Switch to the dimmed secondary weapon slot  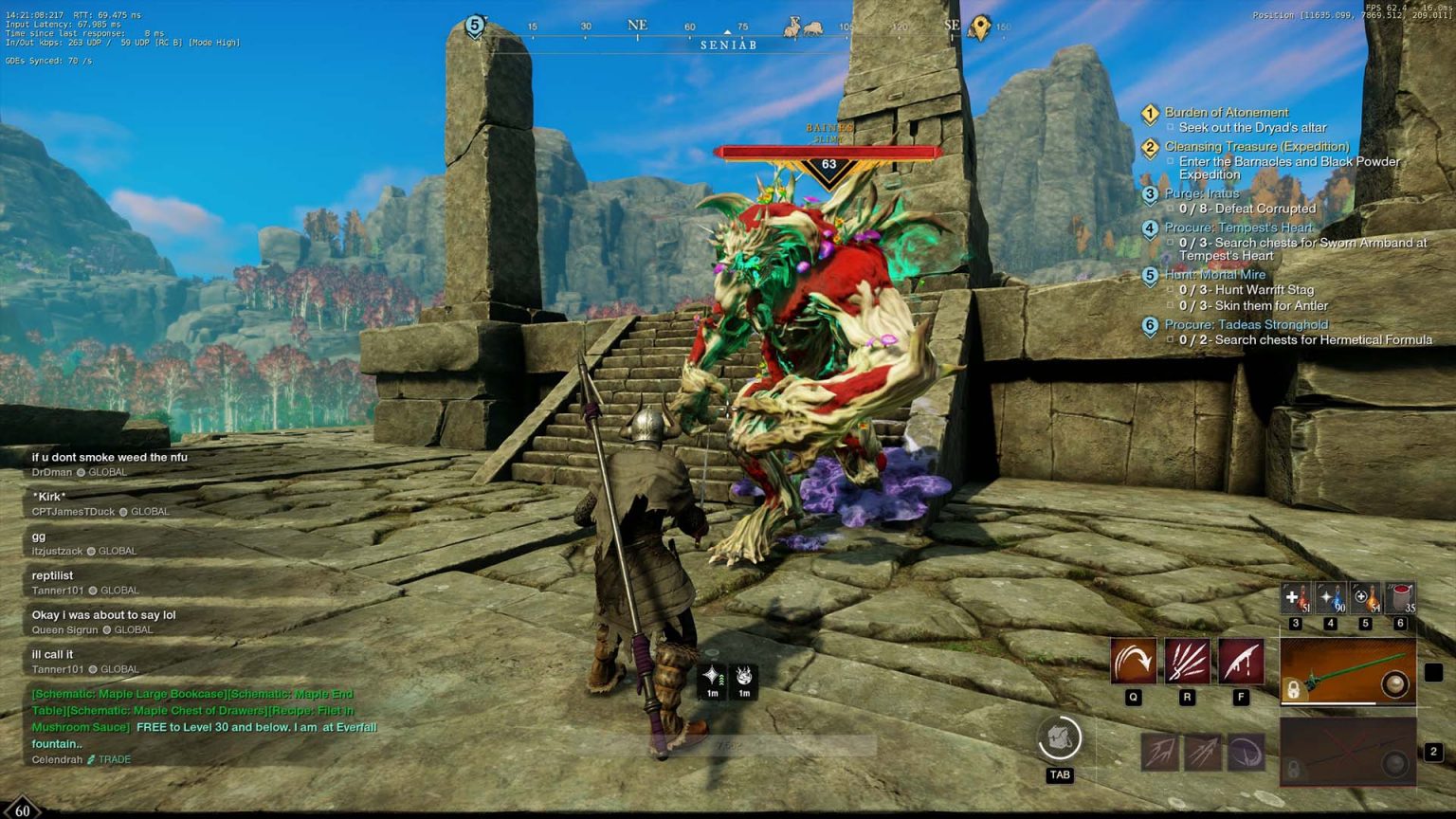click(1347, 752)
